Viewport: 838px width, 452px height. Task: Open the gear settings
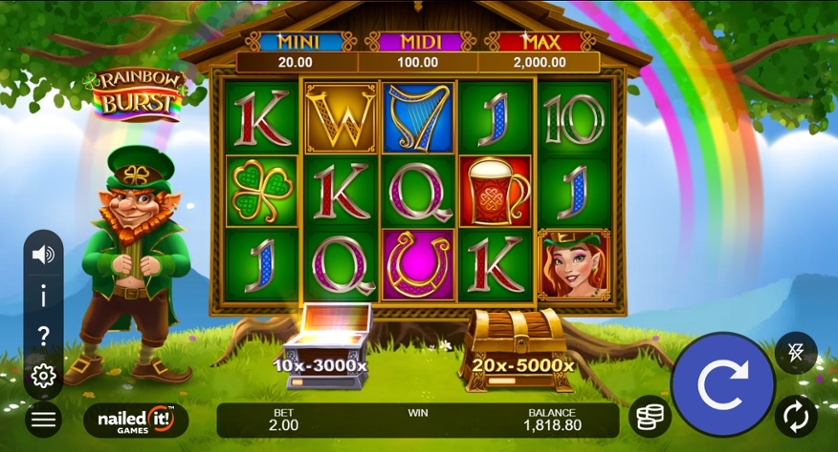click(x=43, y=376)
